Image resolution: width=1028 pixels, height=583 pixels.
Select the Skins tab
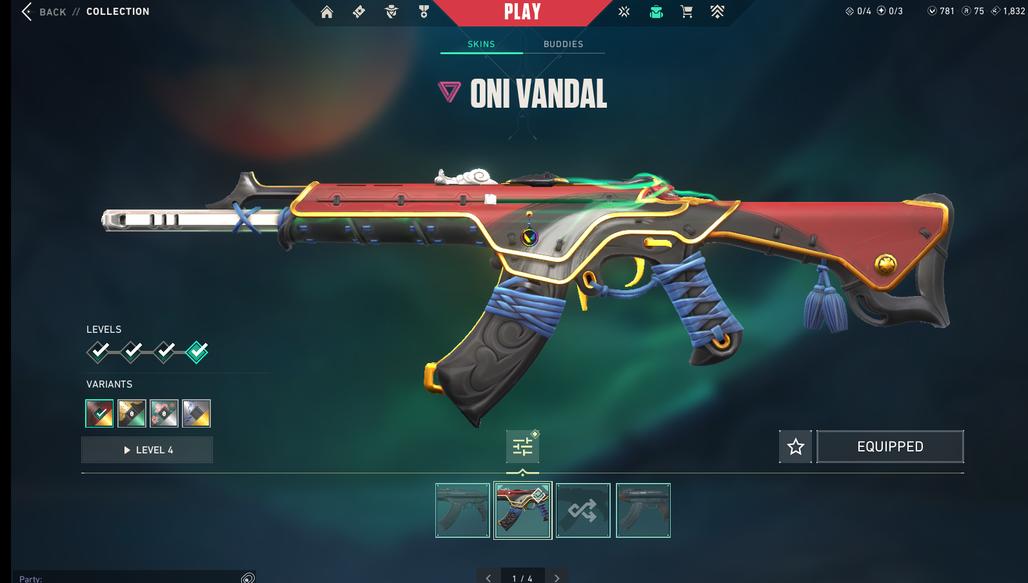point(481,44)
